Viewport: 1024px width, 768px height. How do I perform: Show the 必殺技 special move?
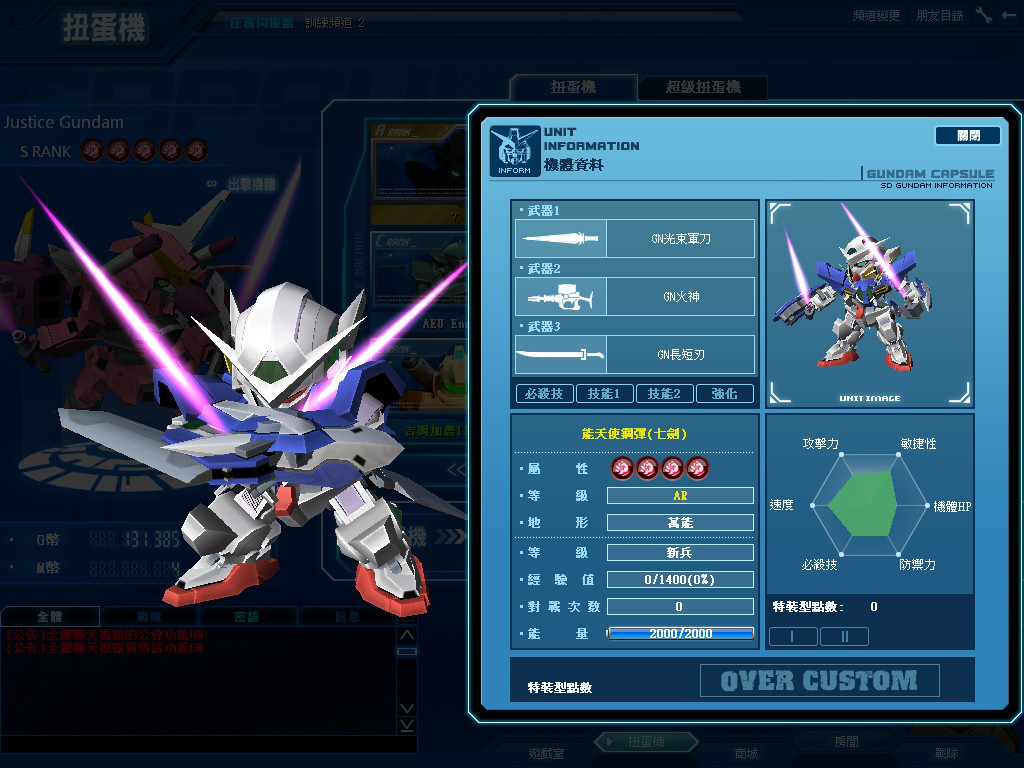(x=544, y=394)
